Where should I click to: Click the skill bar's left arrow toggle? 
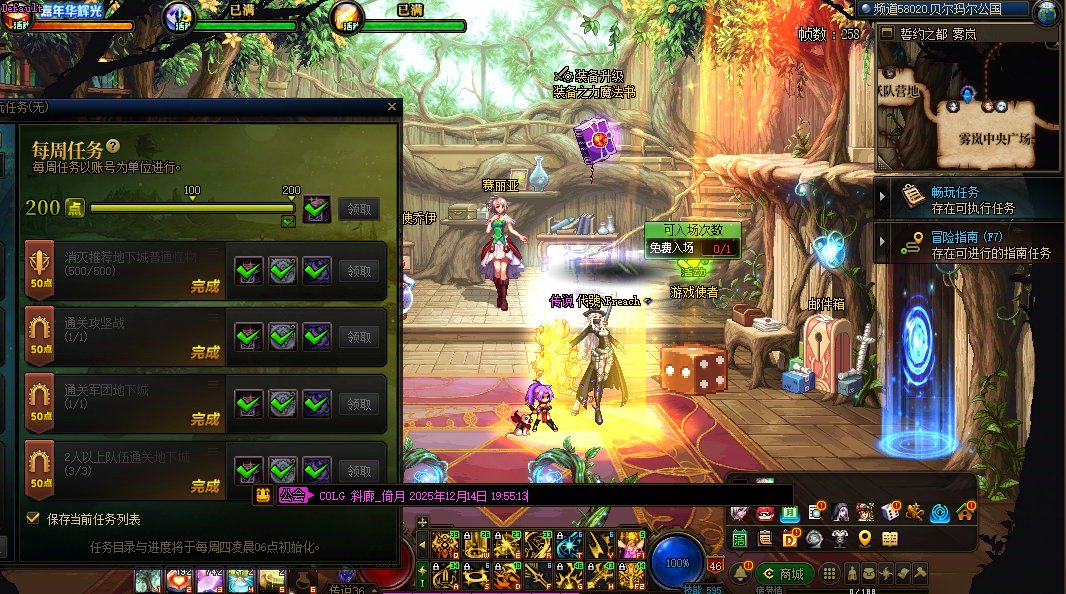(x=422, y=545)
